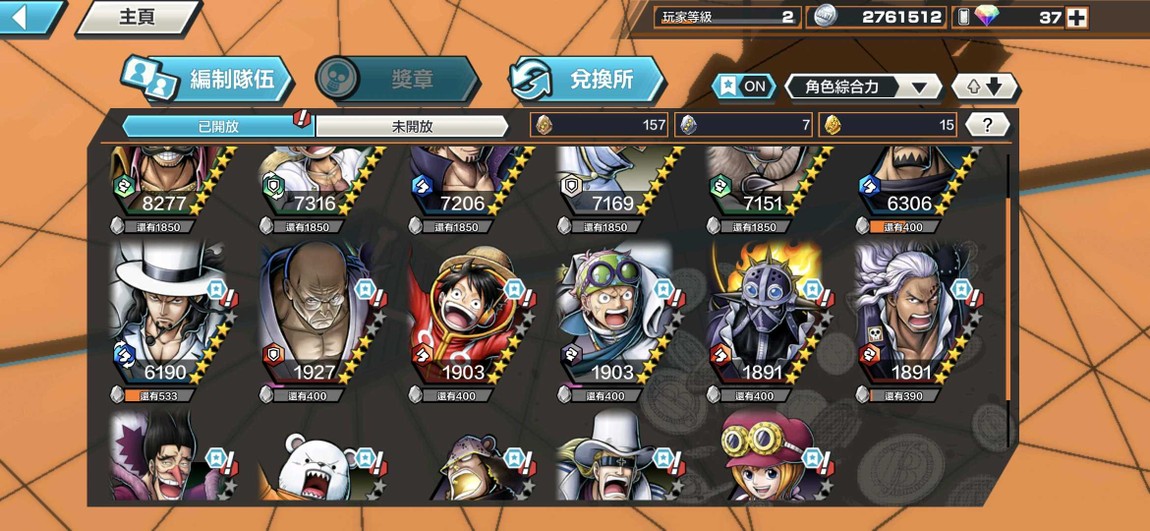Viewport: 1150px width, 531px height.
Task: Switch to the 未開放 tab
Action: [x=412, y=126]
